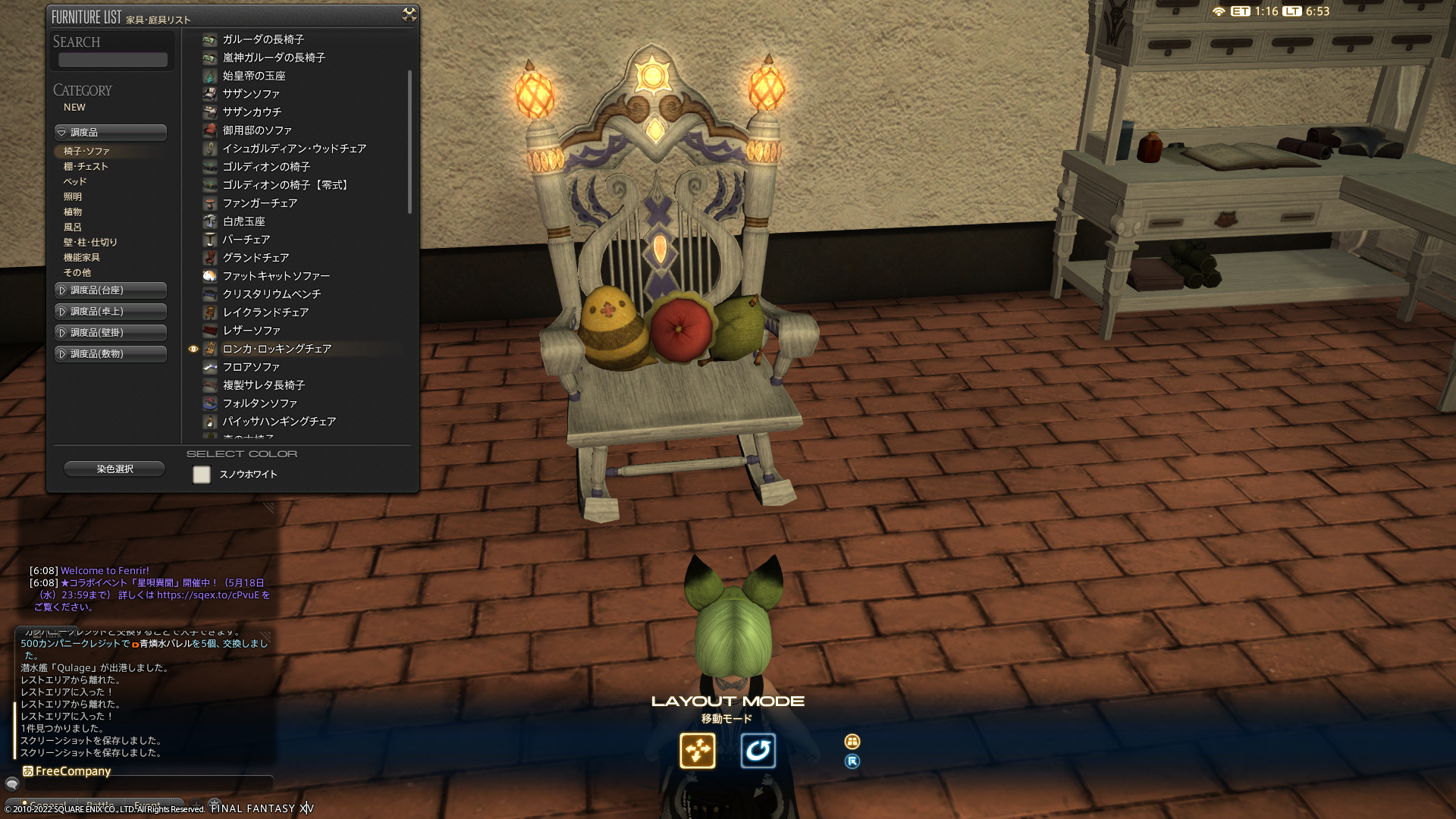Select レザーソファ list entry
Viewport: 1456px width, 819px height.
pyautogui.click(x=251, y=331)
